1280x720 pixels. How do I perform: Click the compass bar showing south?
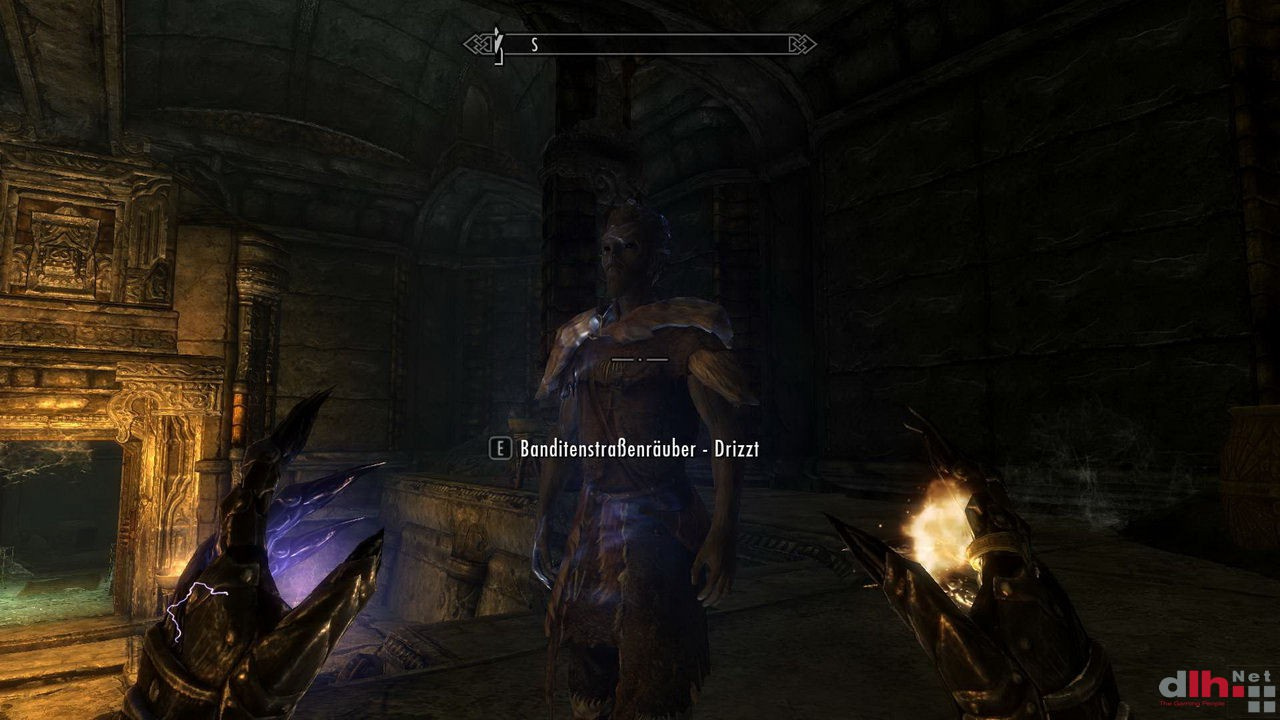[640, 45]
